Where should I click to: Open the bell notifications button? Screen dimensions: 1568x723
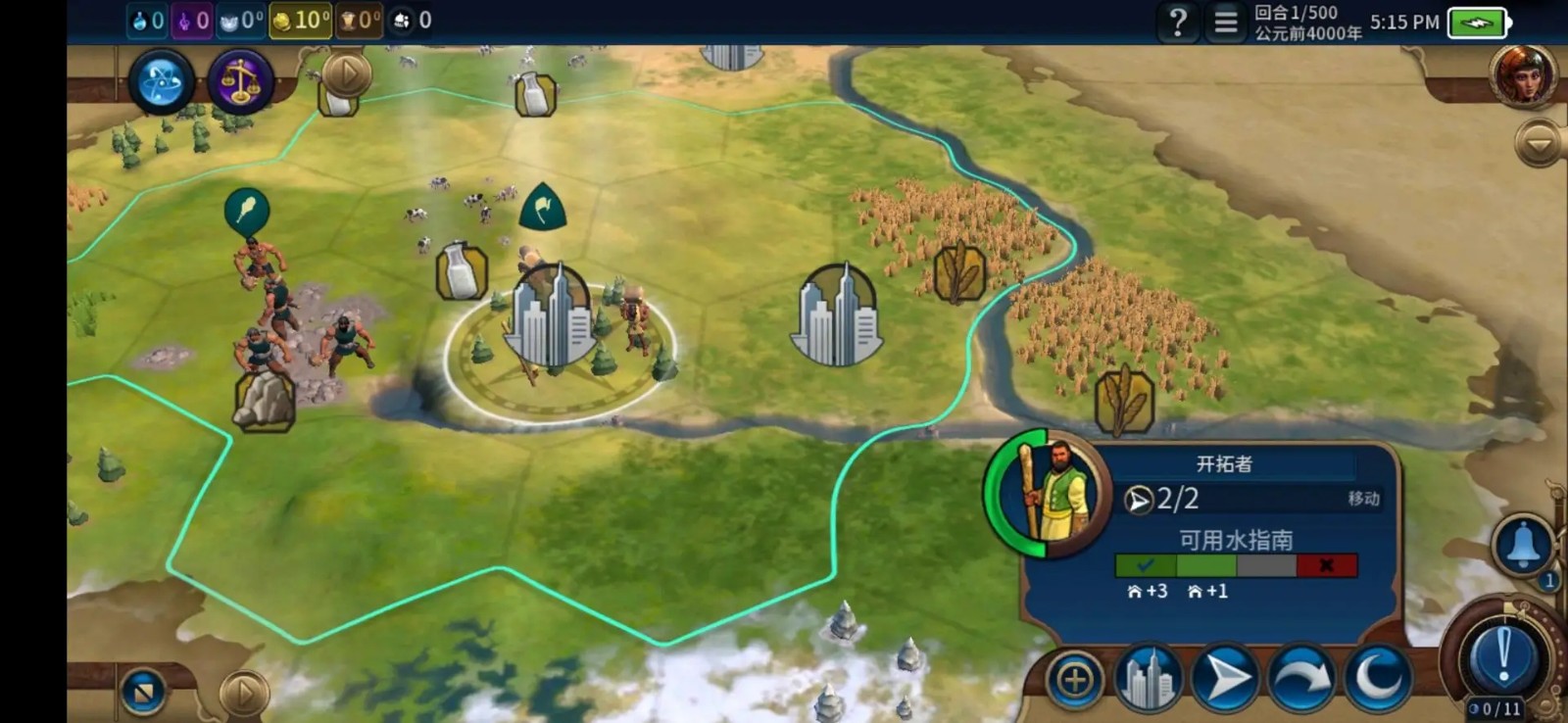[1523, 546]
